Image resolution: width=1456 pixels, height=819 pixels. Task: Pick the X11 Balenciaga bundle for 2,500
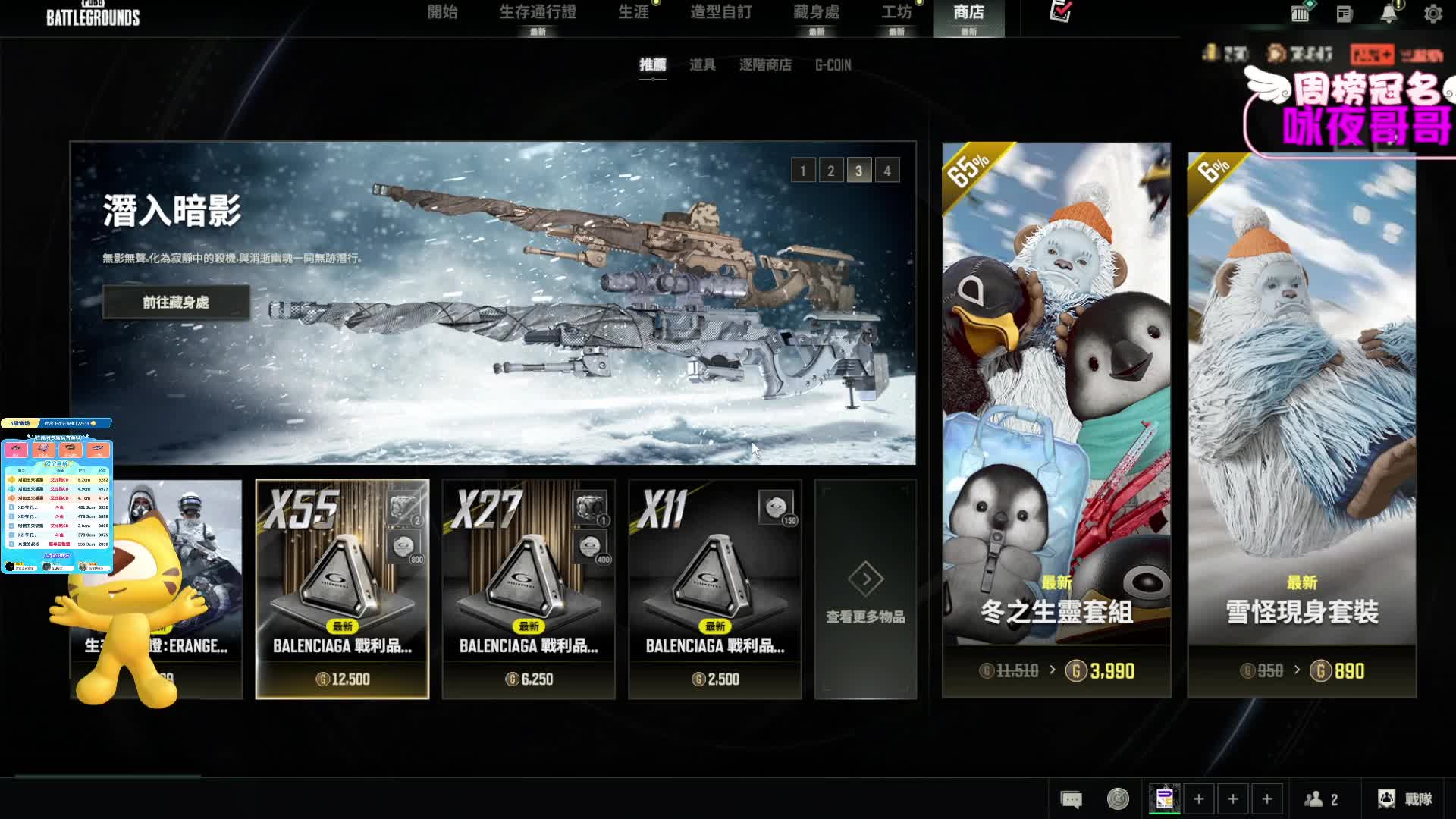pyautogui.click(x=715, y=588)
